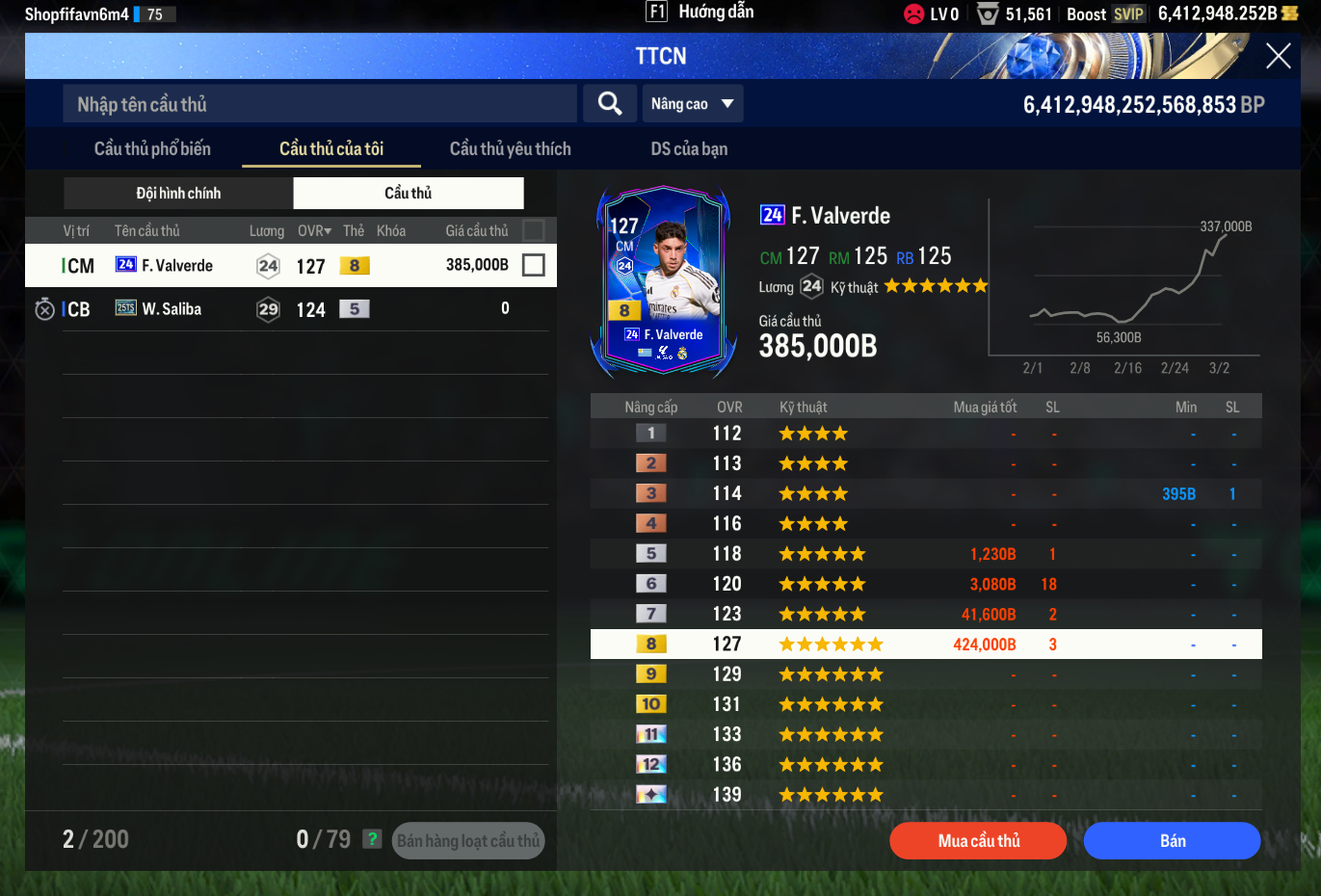Select the W. Saliba player row

289,309
